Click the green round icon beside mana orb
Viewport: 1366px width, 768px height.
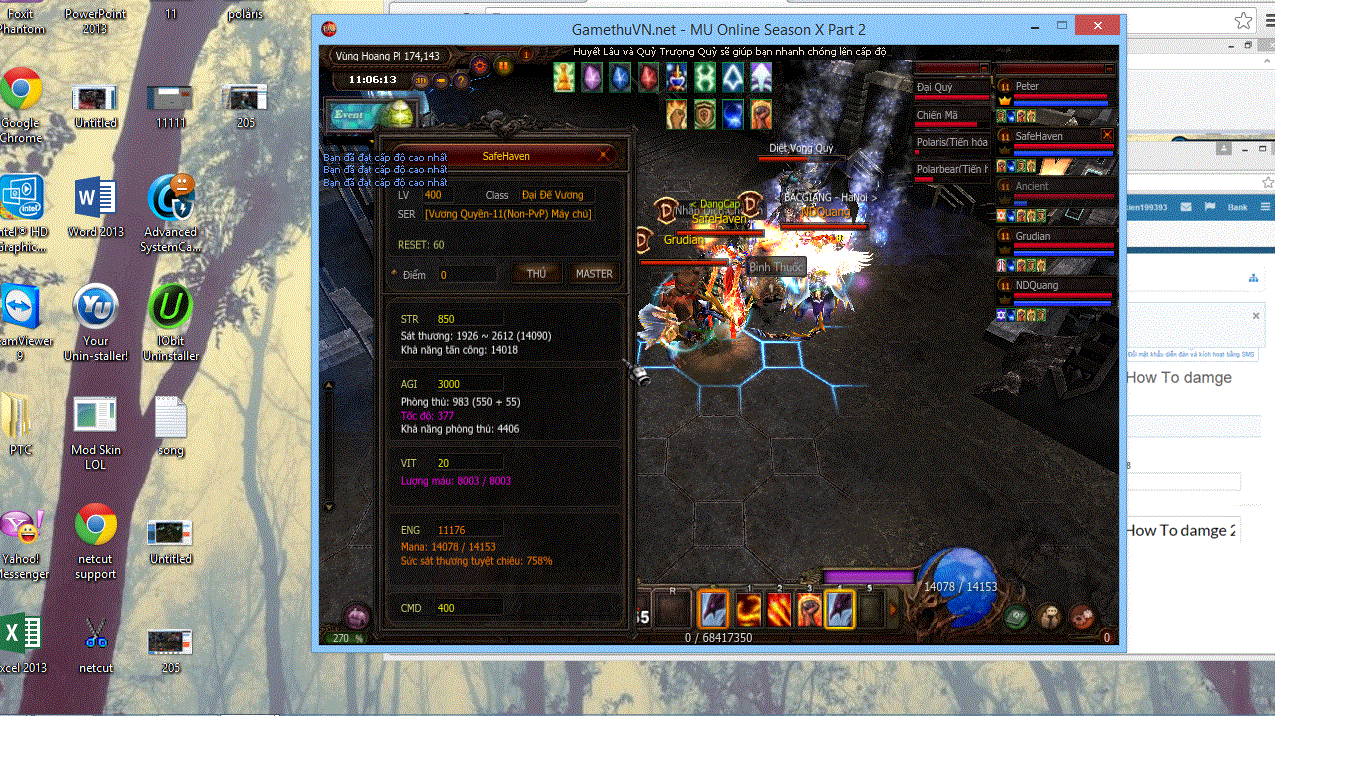(1017, 617)
